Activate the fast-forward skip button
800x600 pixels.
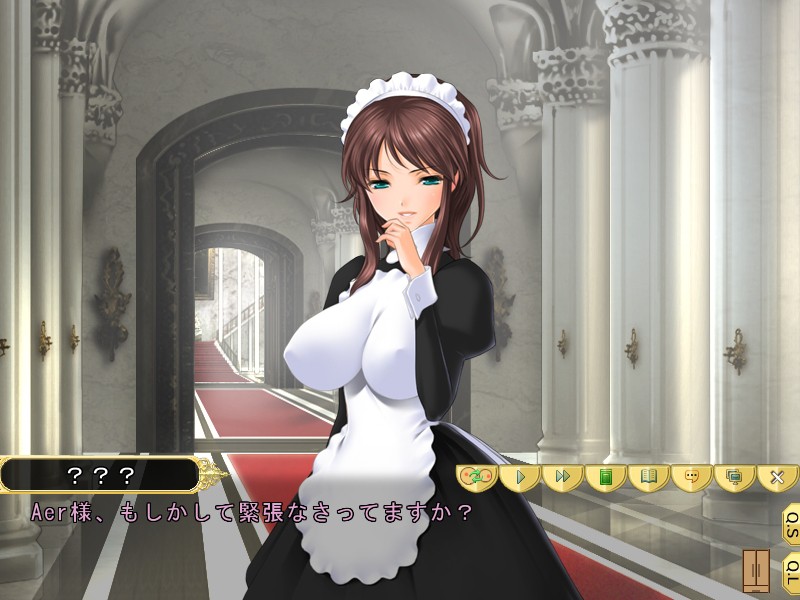click(563, 477)
